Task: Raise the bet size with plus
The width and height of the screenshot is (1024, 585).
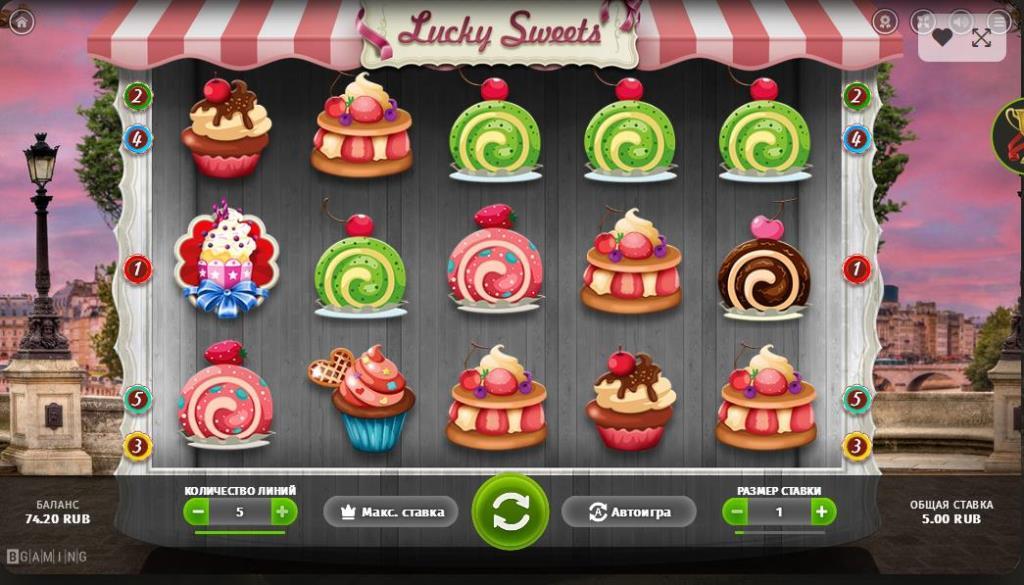Action: pos(822,512)
